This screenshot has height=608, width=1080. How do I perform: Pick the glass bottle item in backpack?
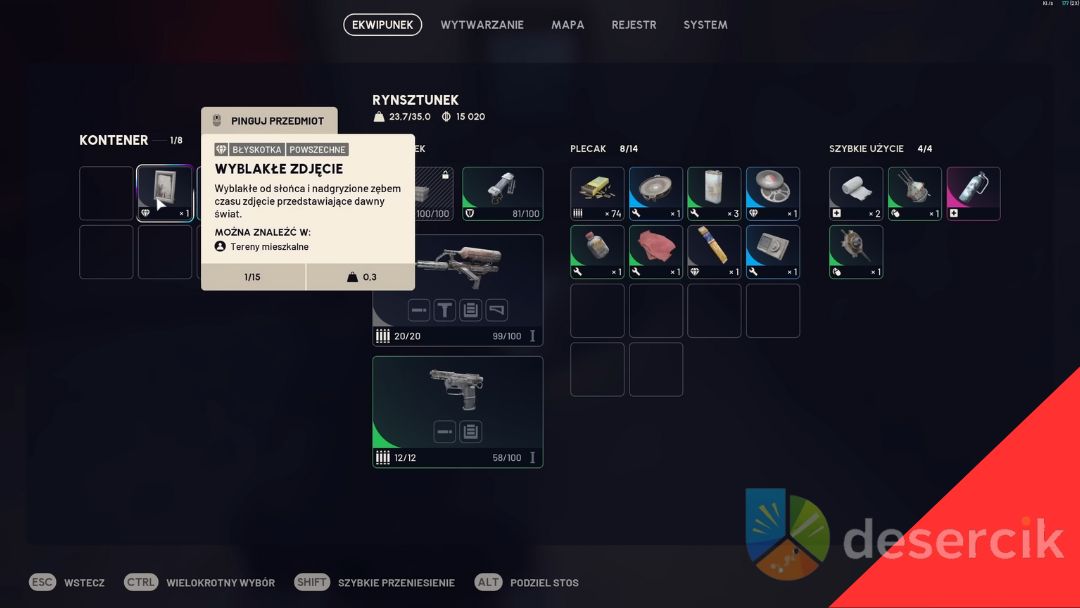[597, 251]
